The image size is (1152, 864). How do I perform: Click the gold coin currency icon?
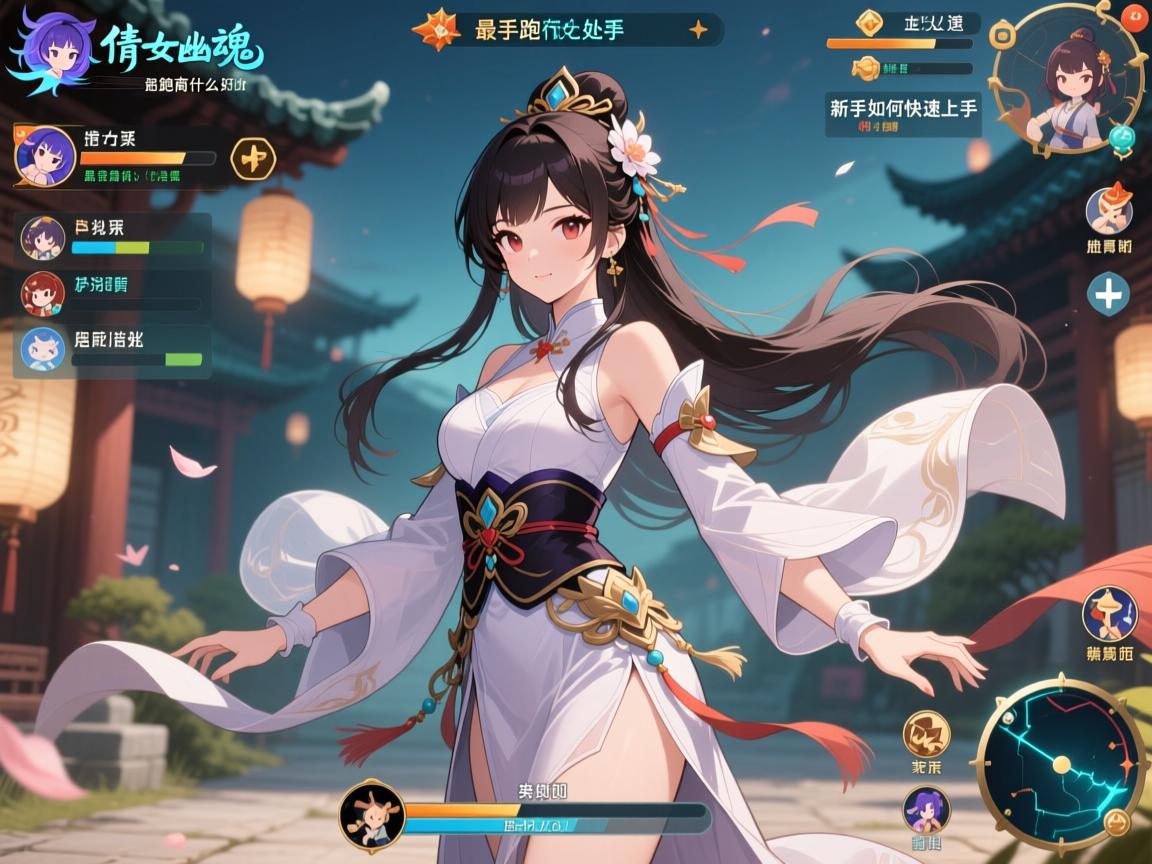pos(866,69)
